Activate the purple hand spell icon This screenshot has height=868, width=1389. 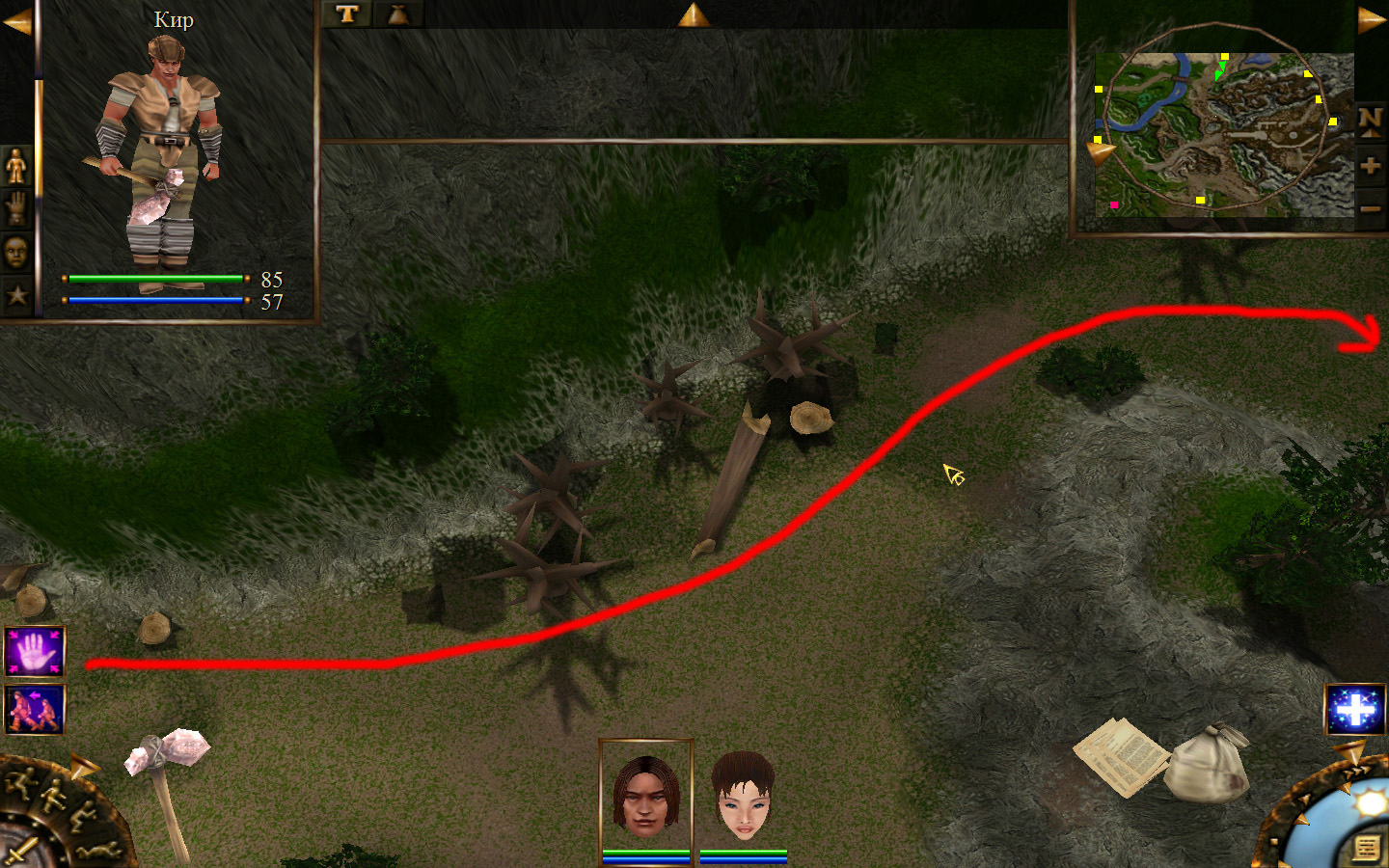(35, 652)
